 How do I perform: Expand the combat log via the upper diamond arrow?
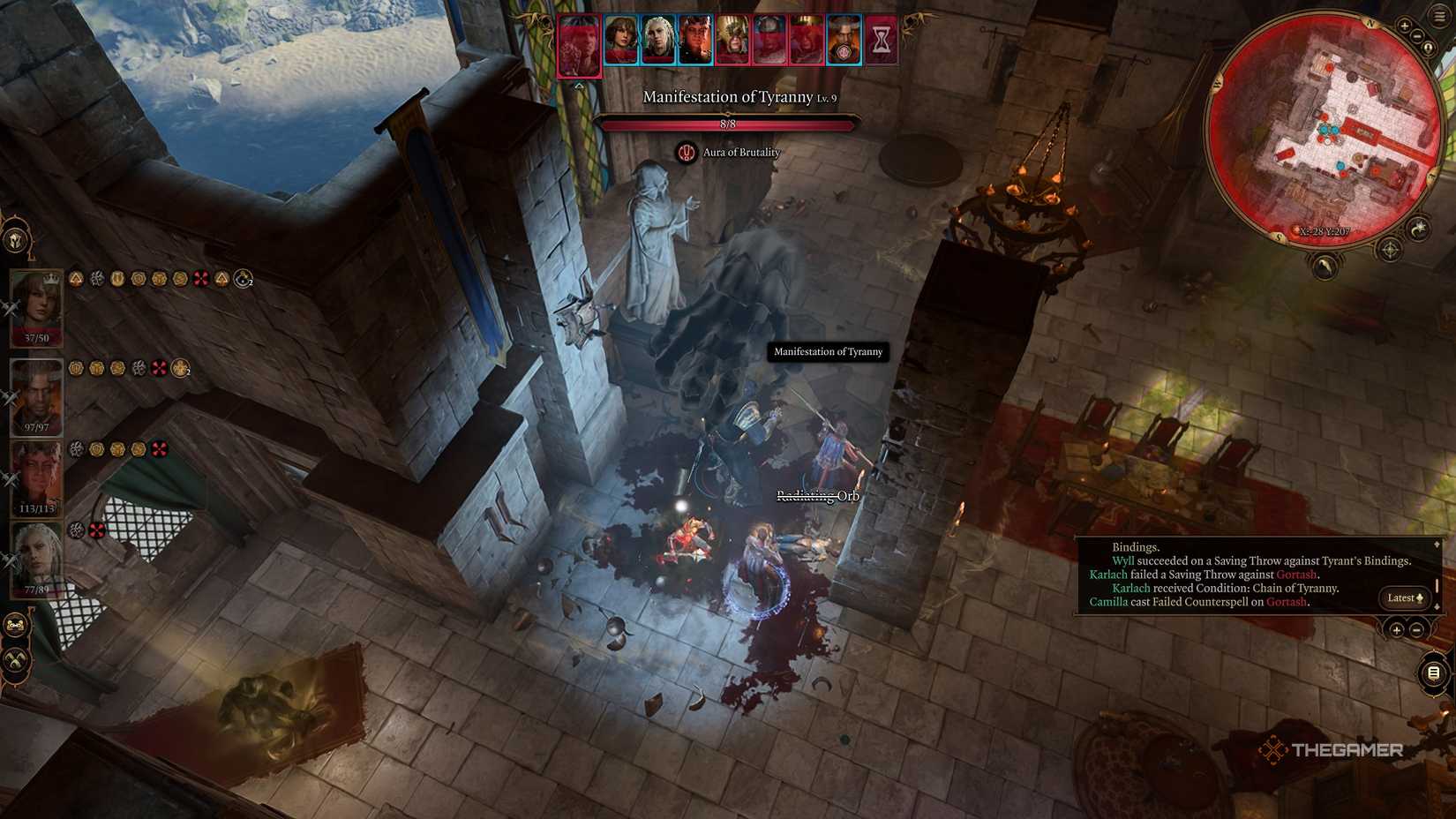pos(1436,545)
